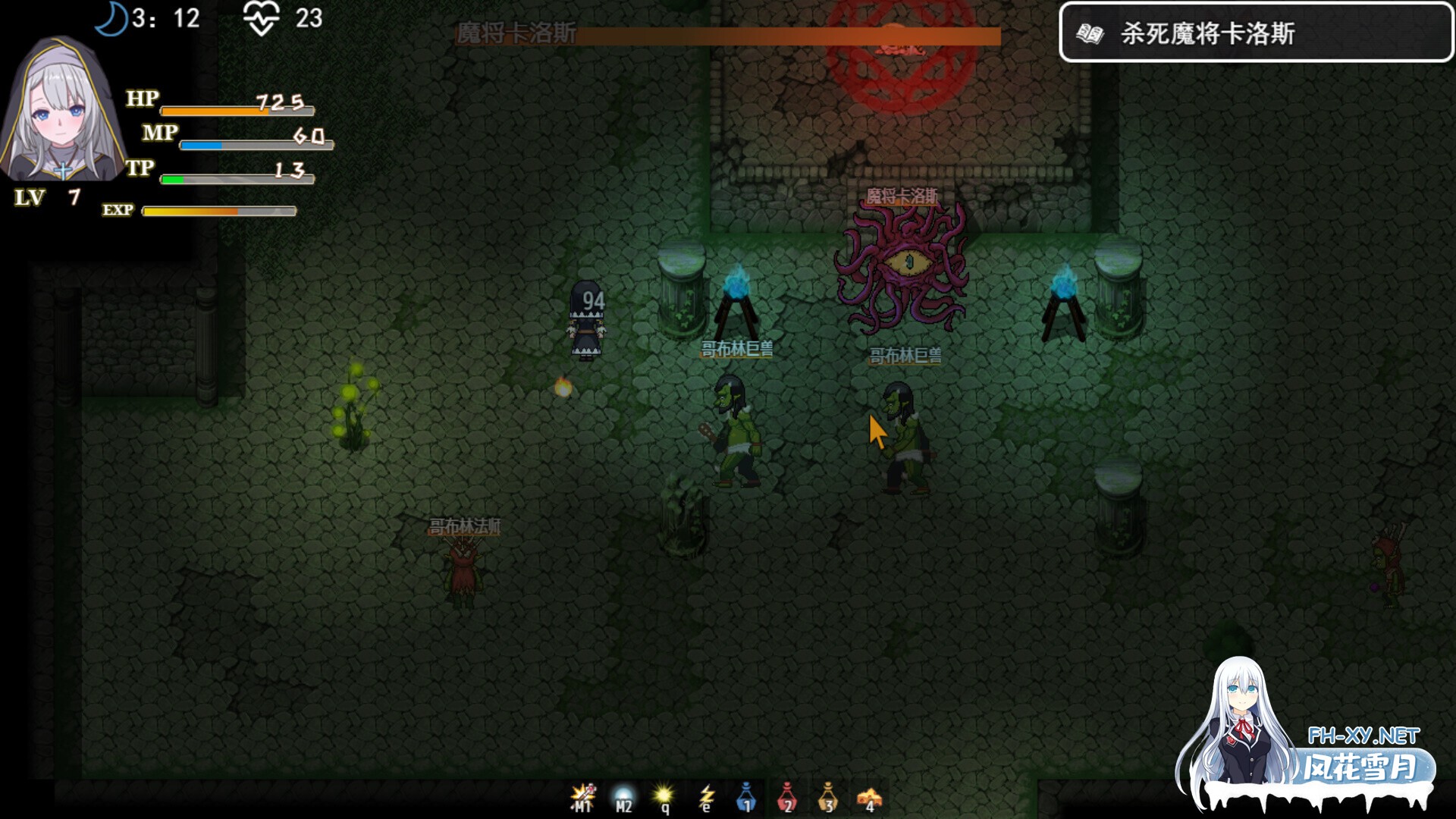Use the glowing blue orb skill
The width and height of the screenshot is (1456, 819).
coord(623,797)
